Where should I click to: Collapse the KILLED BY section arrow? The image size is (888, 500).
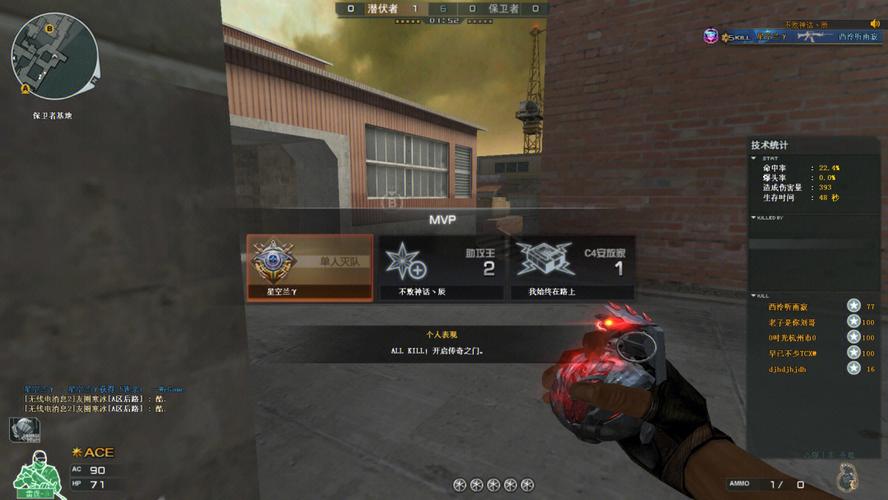tap(755, 217)
